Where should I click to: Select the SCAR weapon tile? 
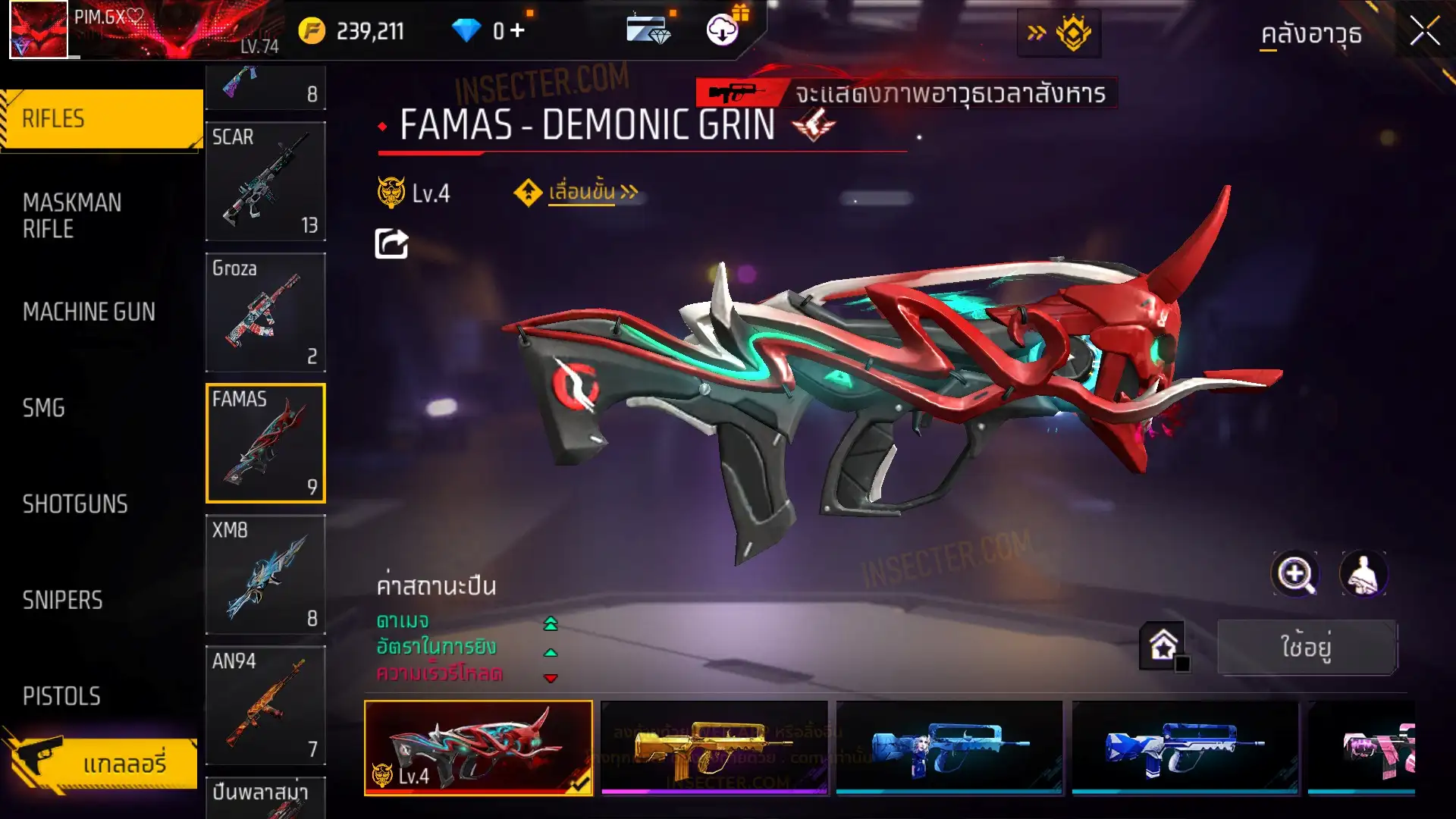265,181
